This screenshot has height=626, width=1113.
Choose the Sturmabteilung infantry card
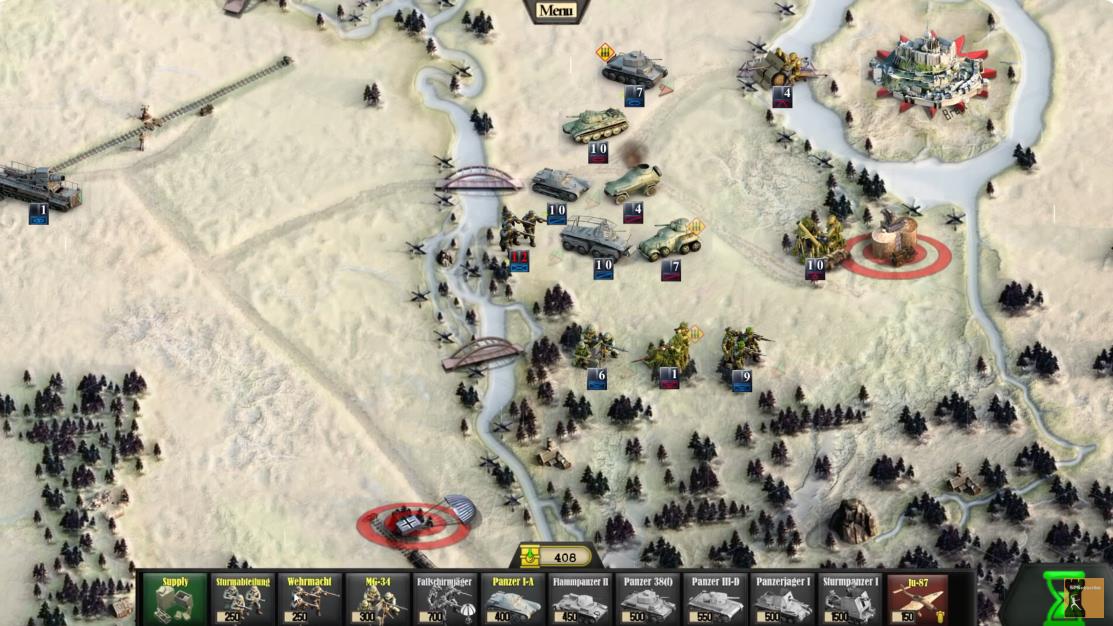[x=243, y=599]
